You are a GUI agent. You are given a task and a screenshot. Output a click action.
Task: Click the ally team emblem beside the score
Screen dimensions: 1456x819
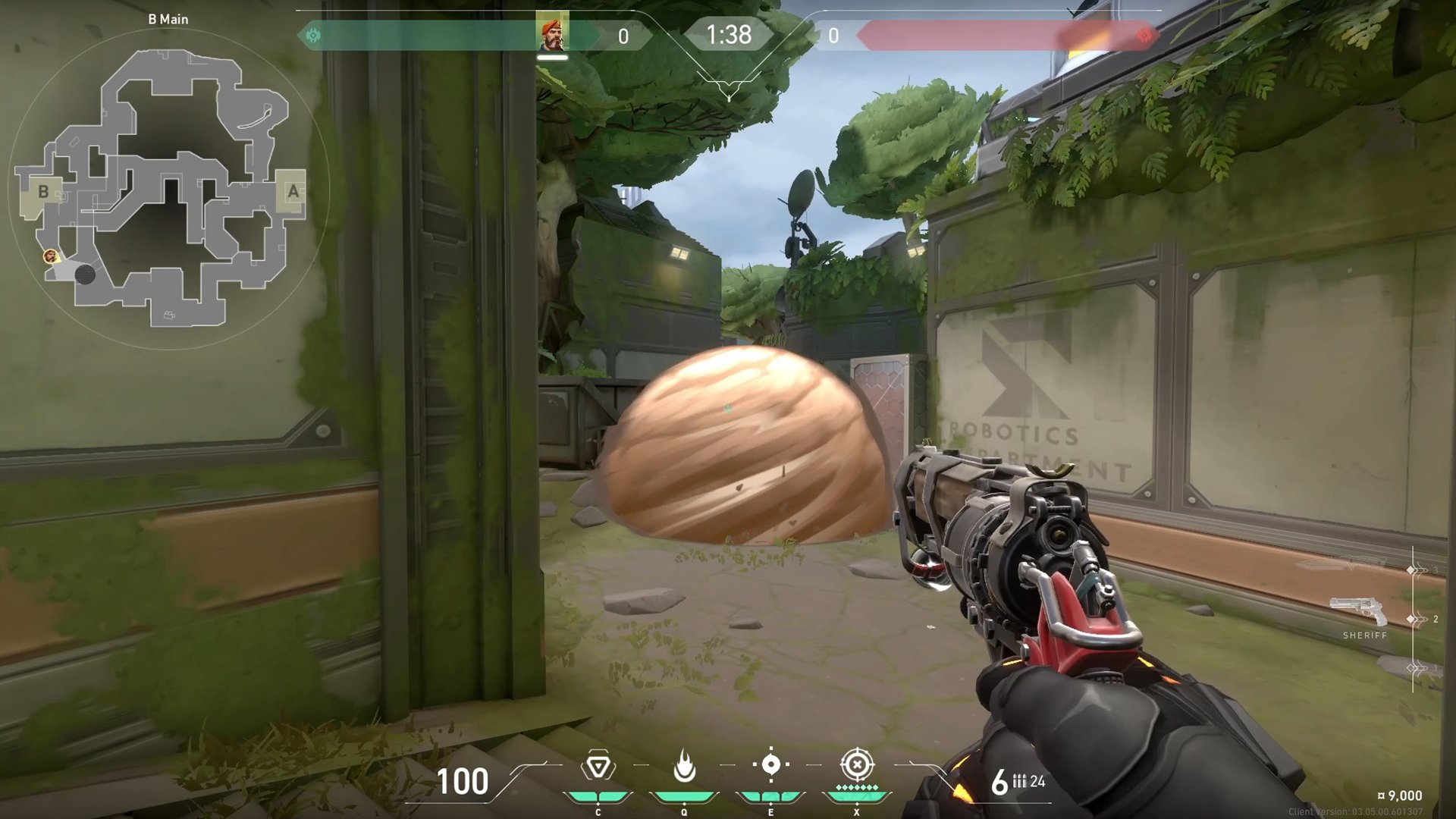[313, 34]
